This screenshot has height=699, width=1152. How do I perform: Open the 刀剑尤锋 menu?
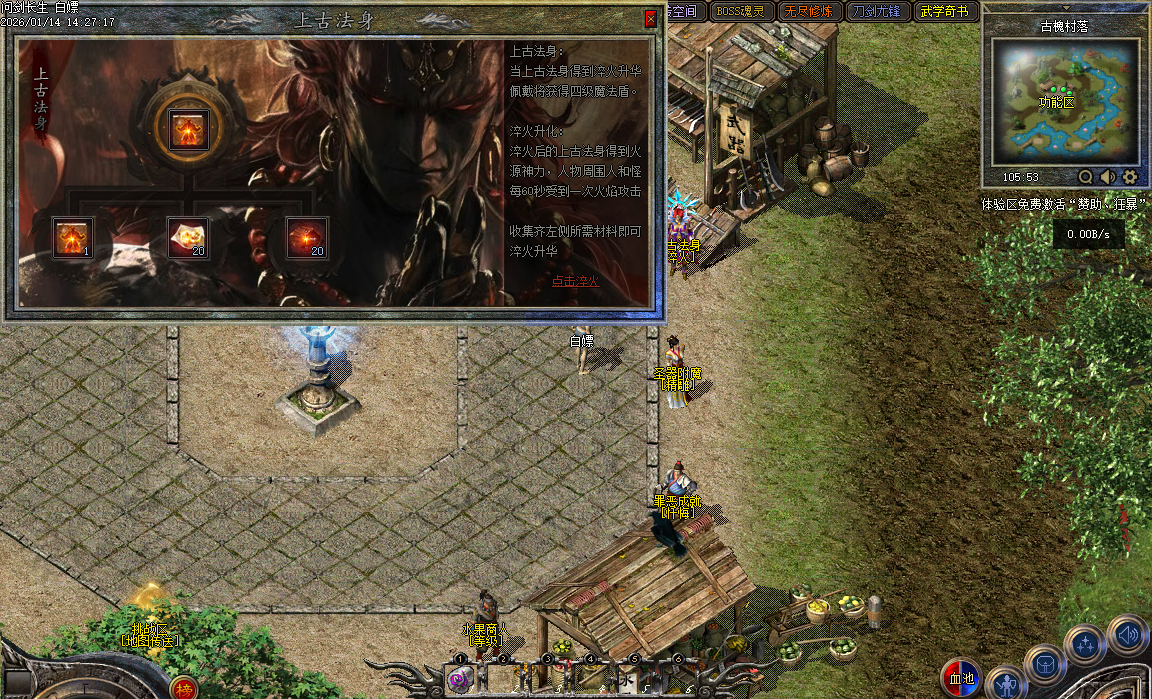874,12
